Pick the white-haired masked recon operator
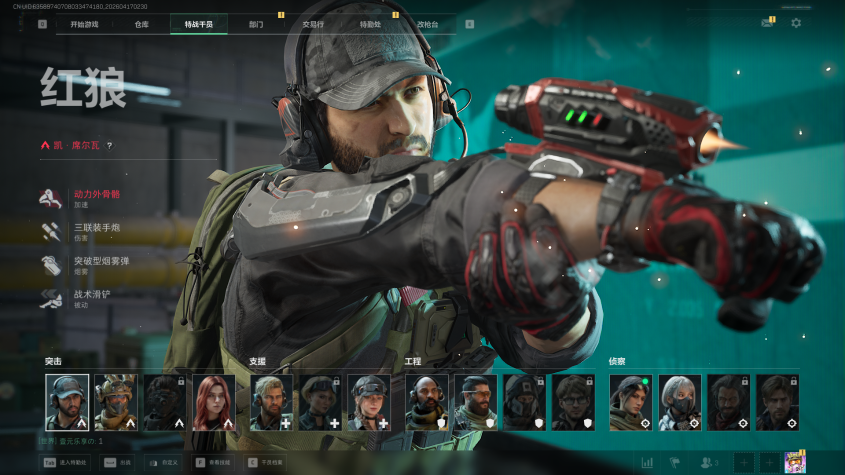 pos(679,402)
